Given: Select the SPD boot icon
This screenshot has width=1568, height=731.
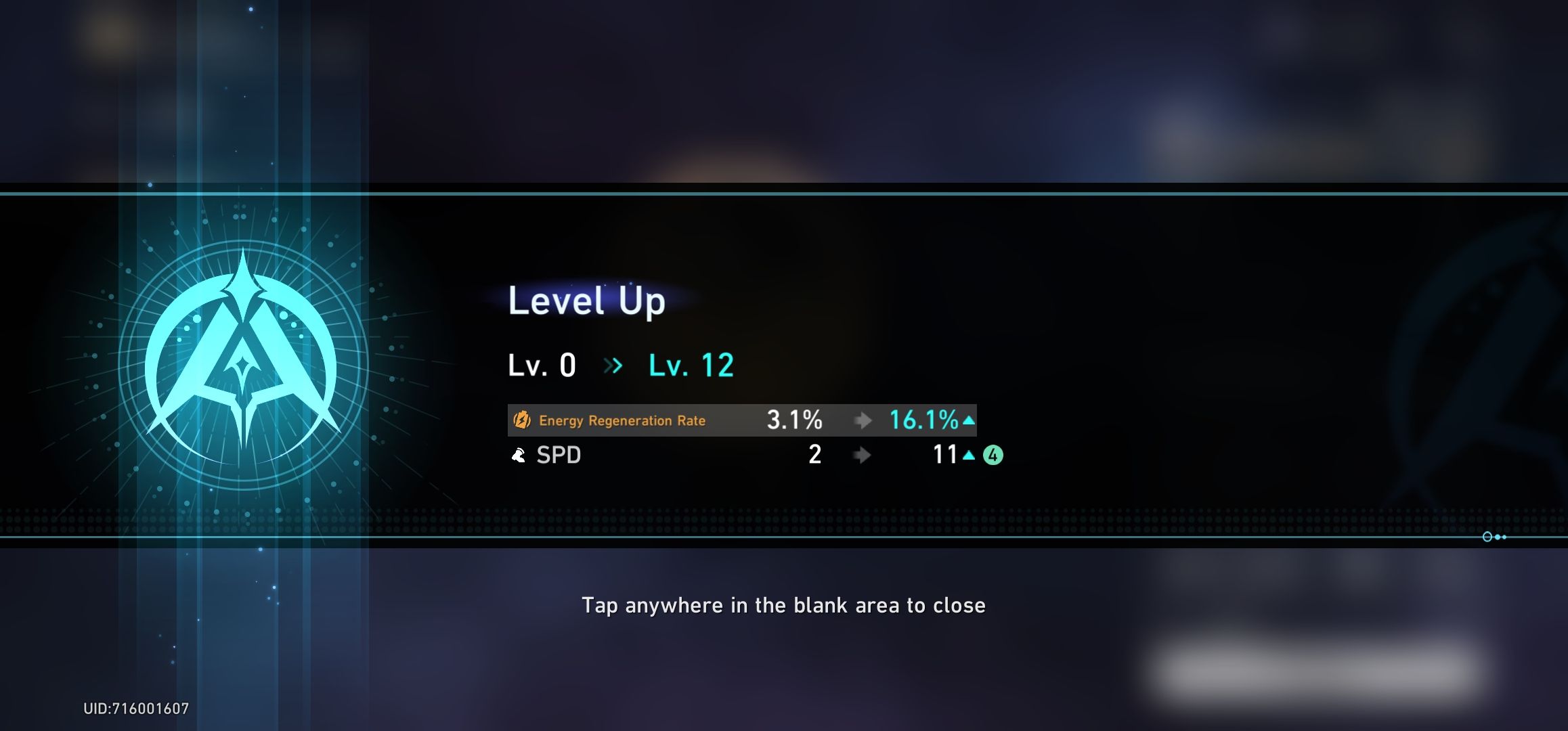Looking at the screenshot, I should coord(519,456).
